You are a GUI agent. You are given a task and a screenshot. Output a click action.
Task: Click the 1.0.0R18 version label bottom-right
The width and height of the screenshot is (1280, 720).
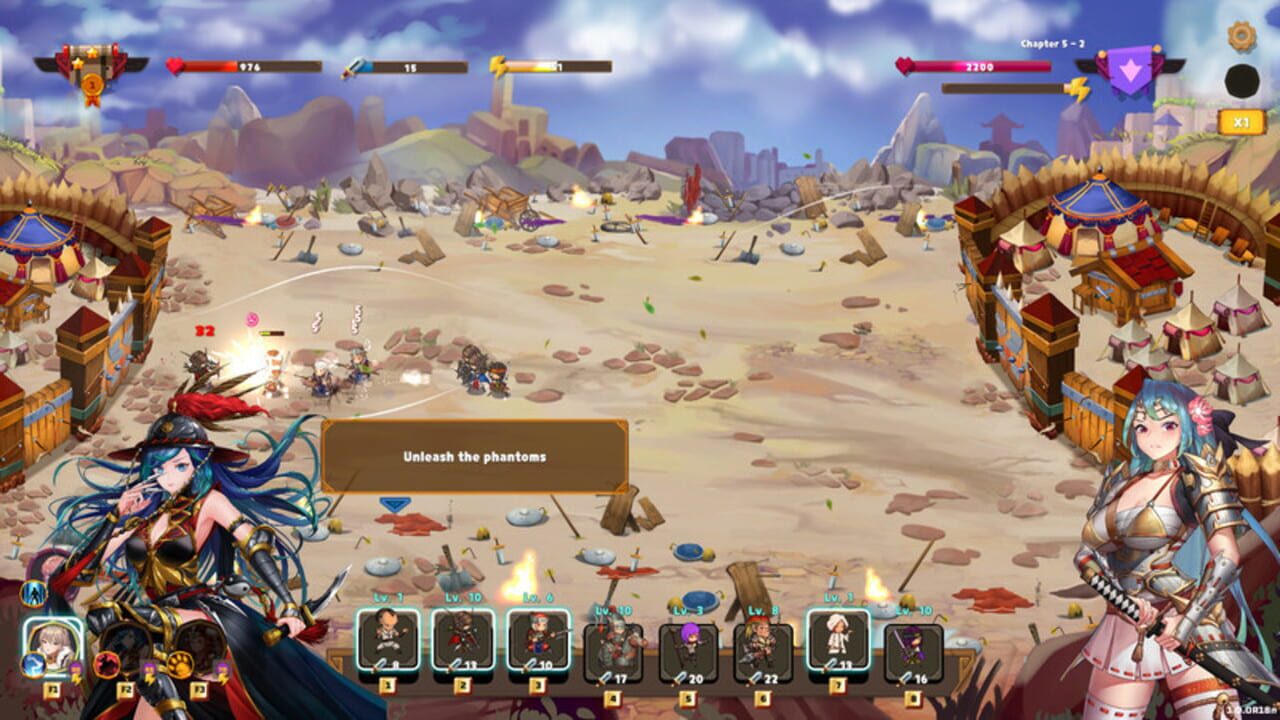1248,712
